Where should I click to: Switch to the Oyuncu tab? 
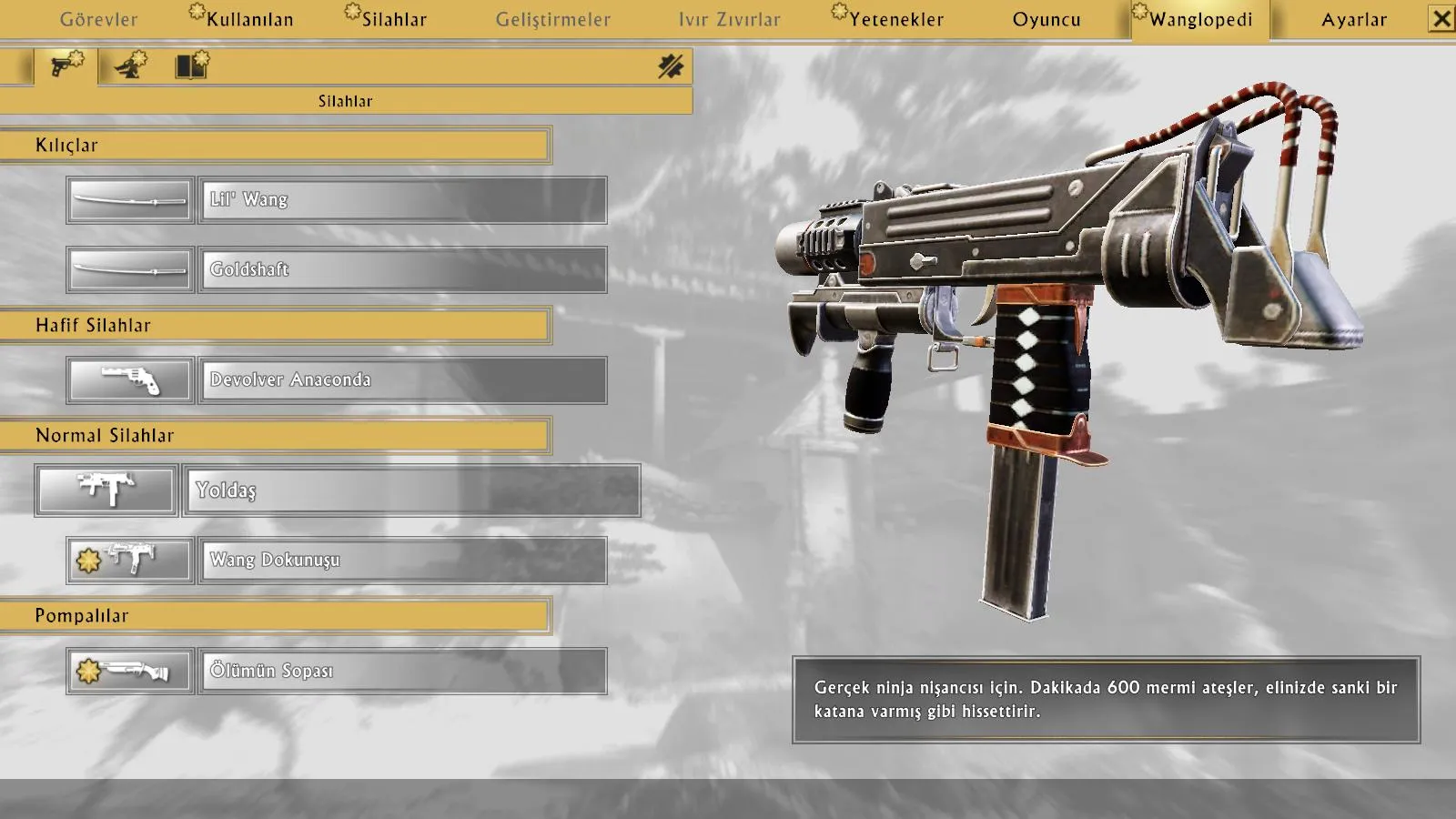coord(1046,19)
